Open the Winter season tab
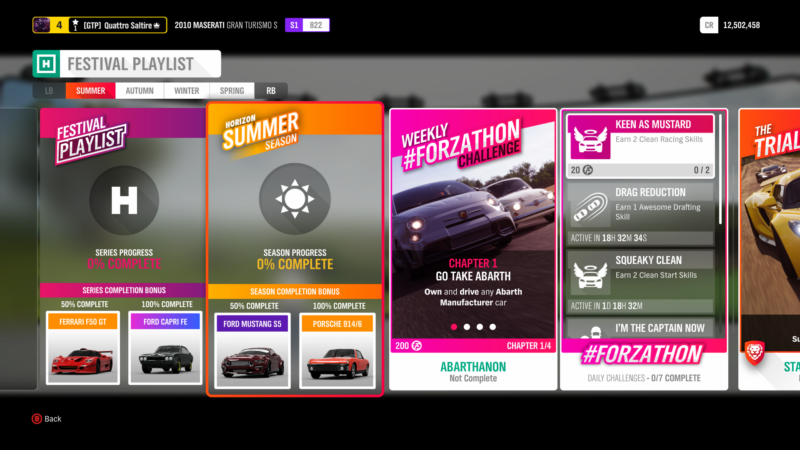800x450 pixels. [x=186, y=90]
